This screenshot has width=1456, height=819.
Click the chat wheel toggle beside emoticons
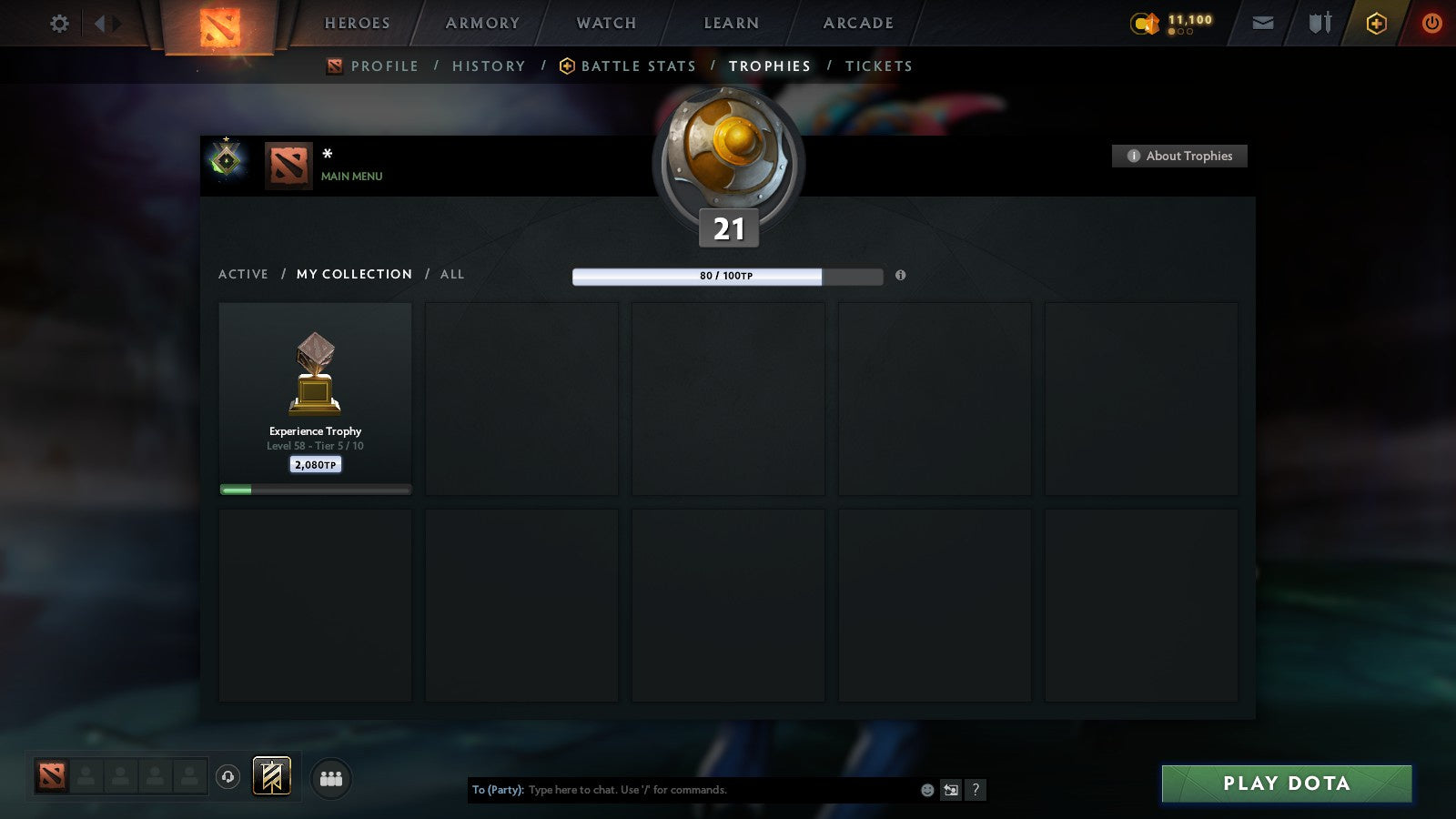point(951,791)
